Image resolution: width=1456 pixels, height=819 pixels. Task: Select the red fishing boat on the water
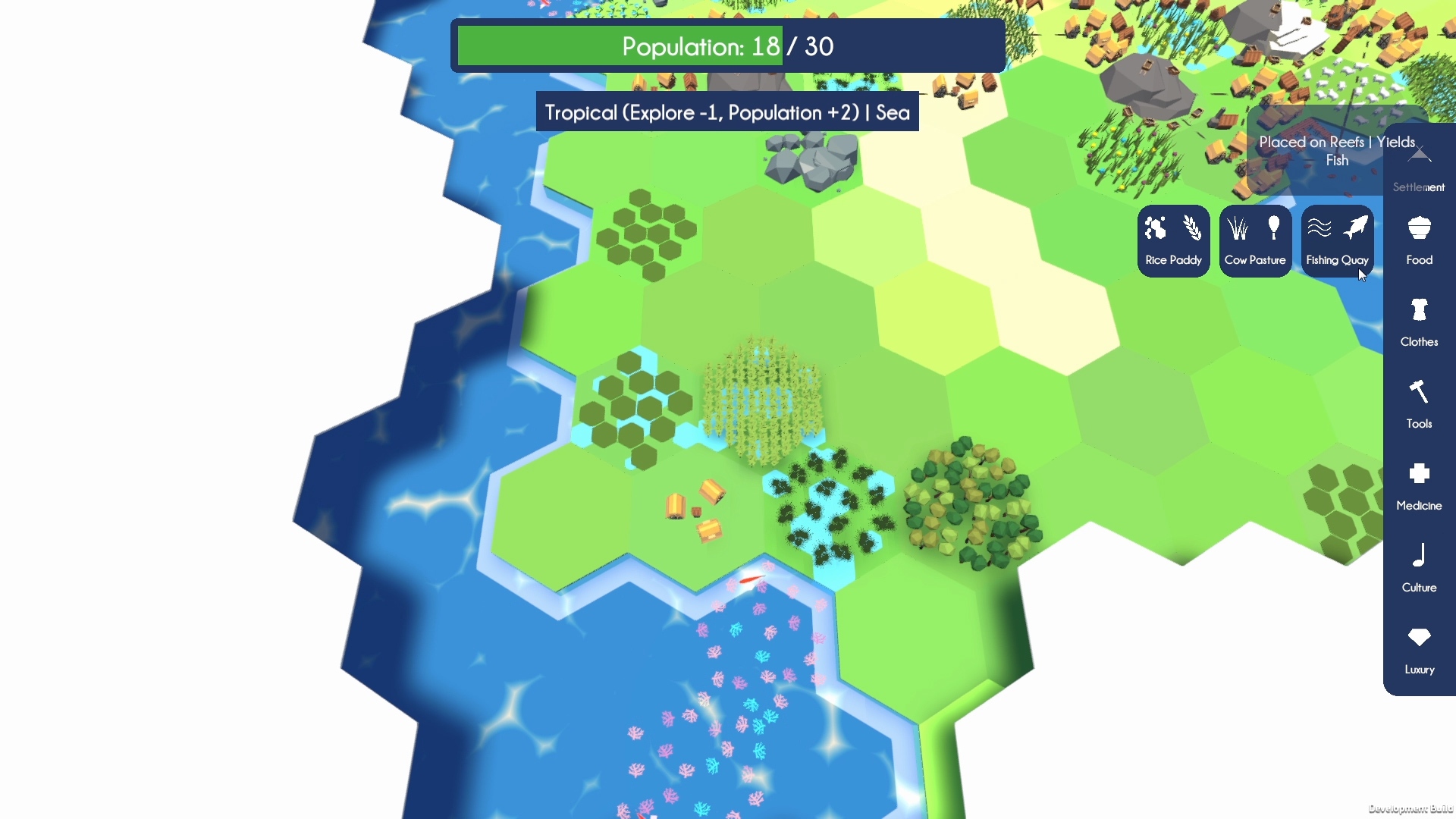pos(749,581)
